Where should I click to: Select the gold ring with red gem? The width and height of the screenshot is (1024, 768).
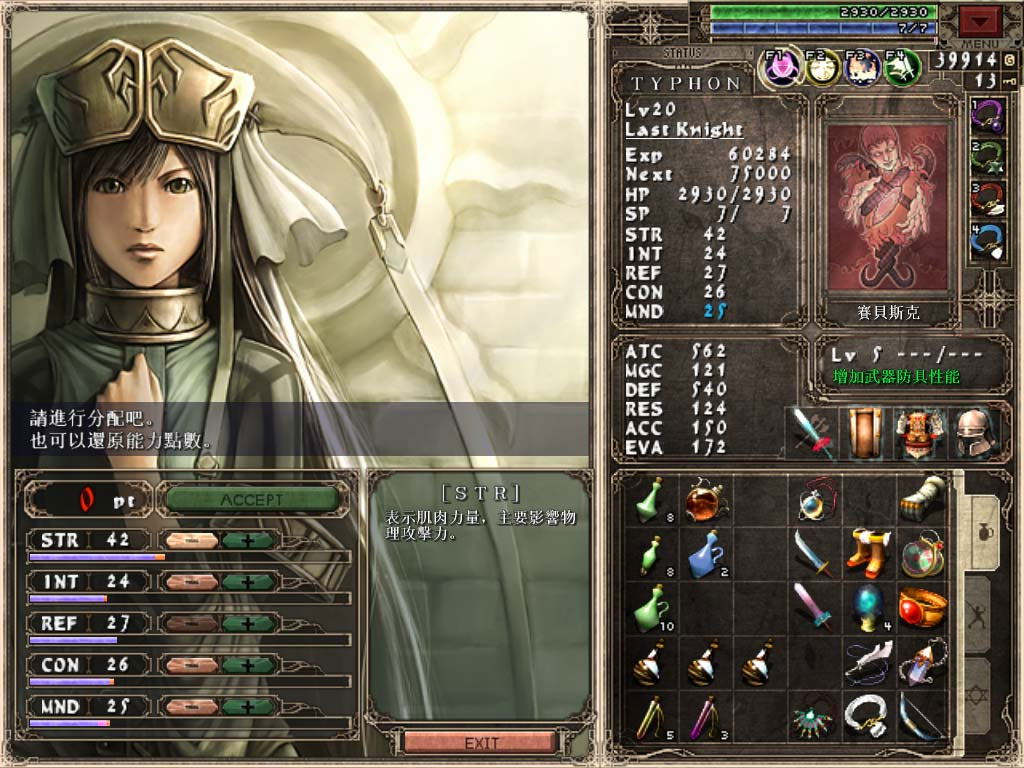click(921, 607)
